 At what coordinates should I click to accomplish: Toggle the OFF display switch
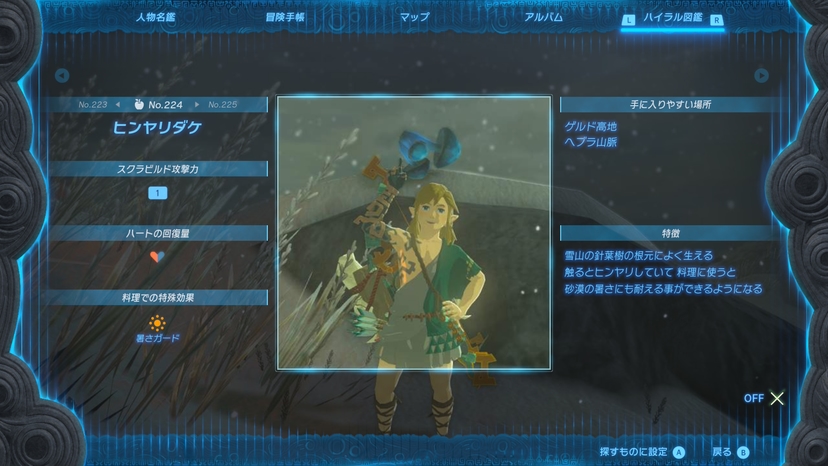(x=764, y=398)
